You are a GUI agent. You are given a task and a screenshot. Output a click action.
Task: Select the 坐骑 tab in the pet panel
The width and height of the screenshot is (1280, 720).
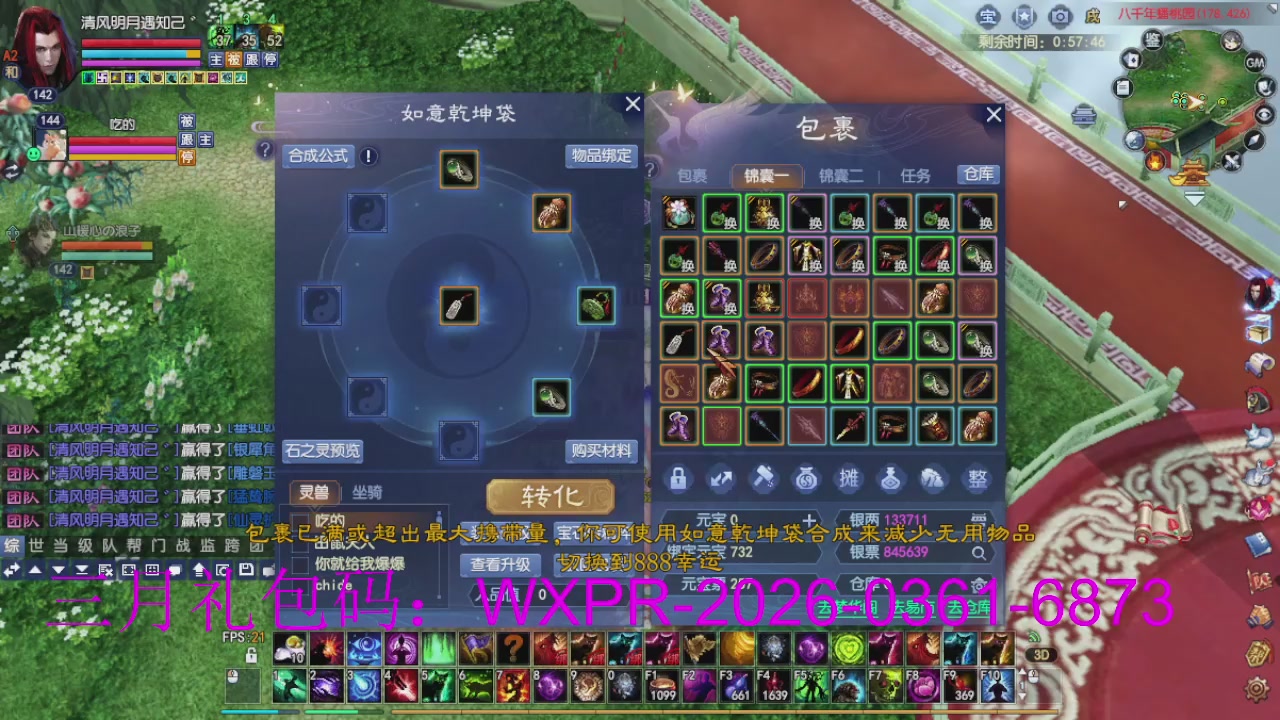point(366,490)
